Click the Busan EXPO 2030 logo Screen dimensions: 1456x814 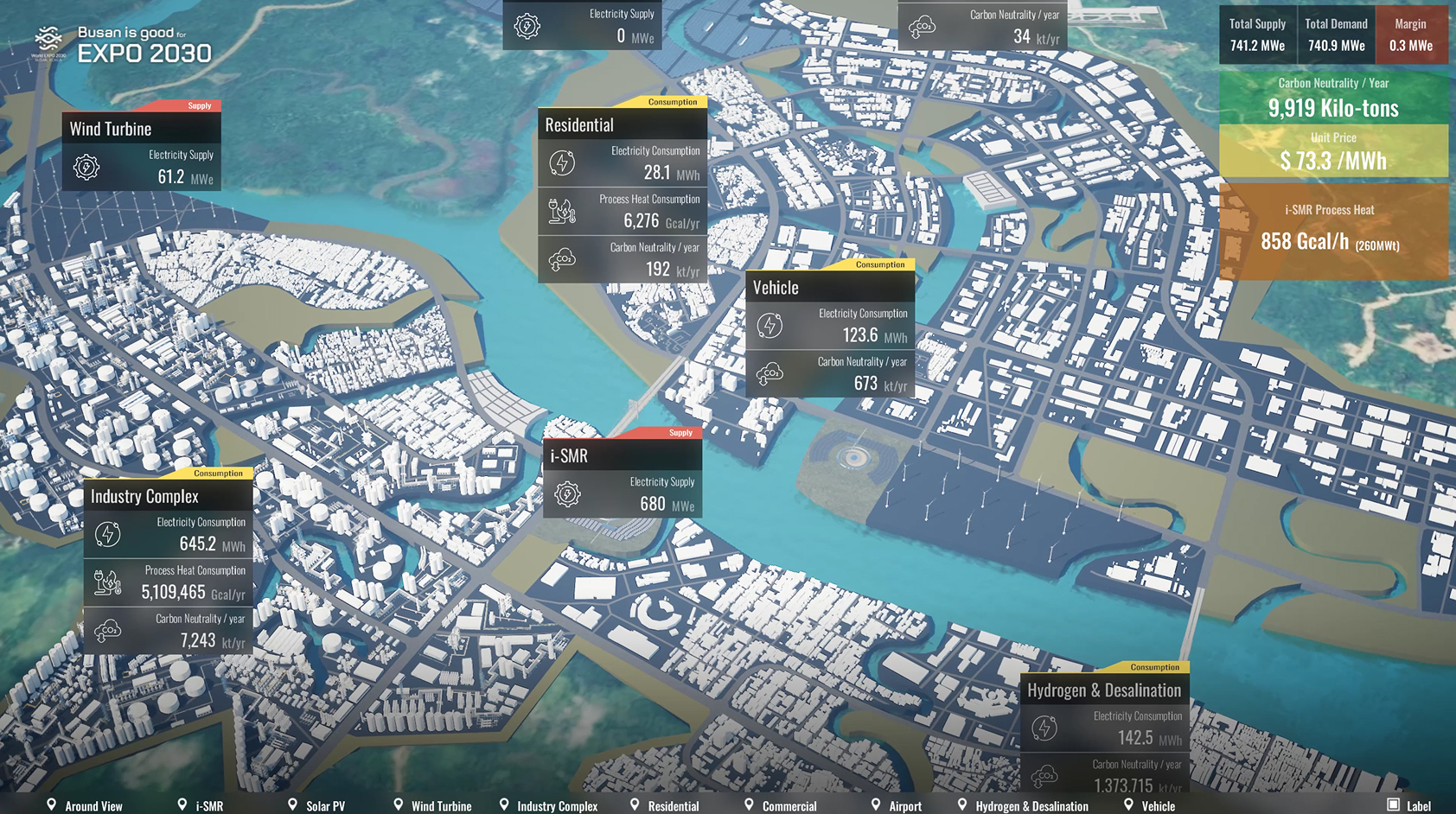click(123, 45)
